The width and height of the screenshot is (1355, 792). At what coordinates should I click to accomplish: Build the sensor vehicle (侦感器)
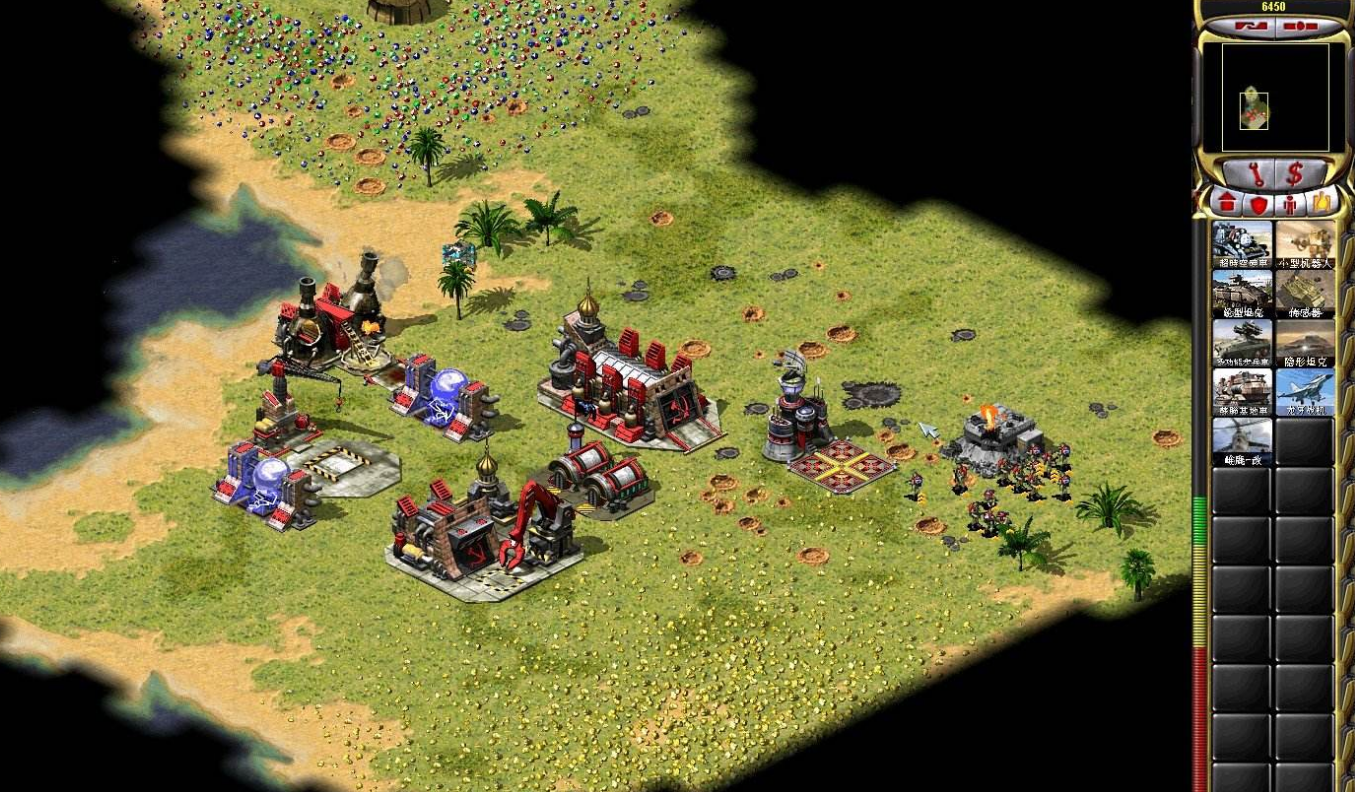coord(1305,293)
